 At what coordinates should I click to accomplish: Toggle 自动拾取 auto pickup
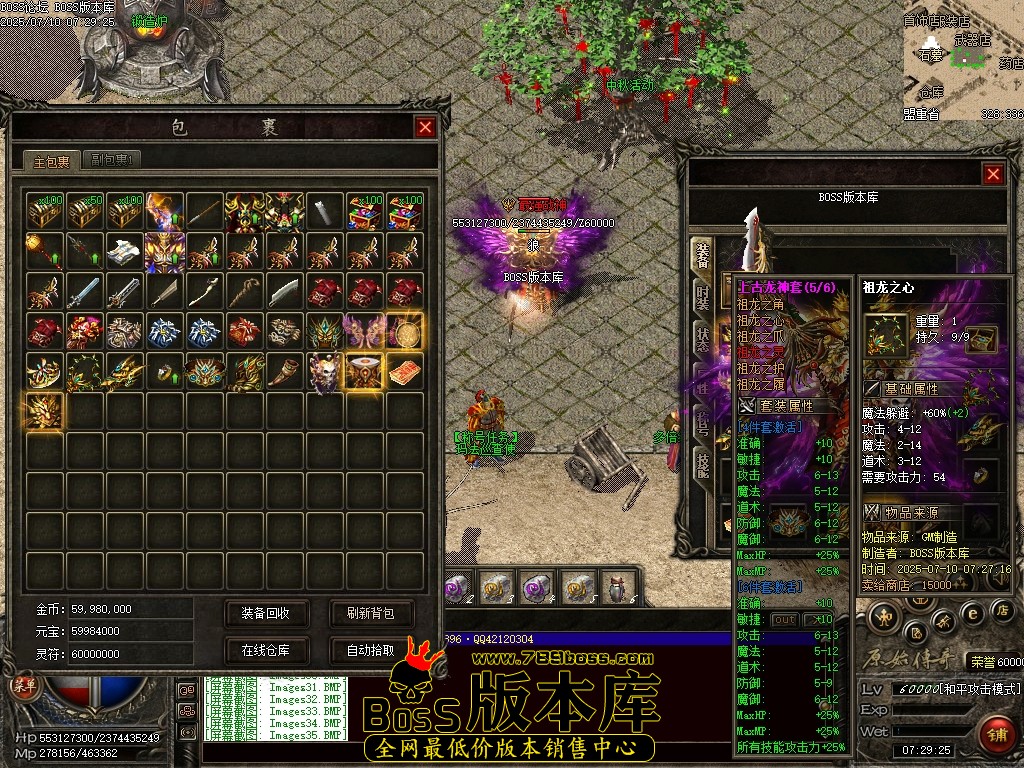370,650
